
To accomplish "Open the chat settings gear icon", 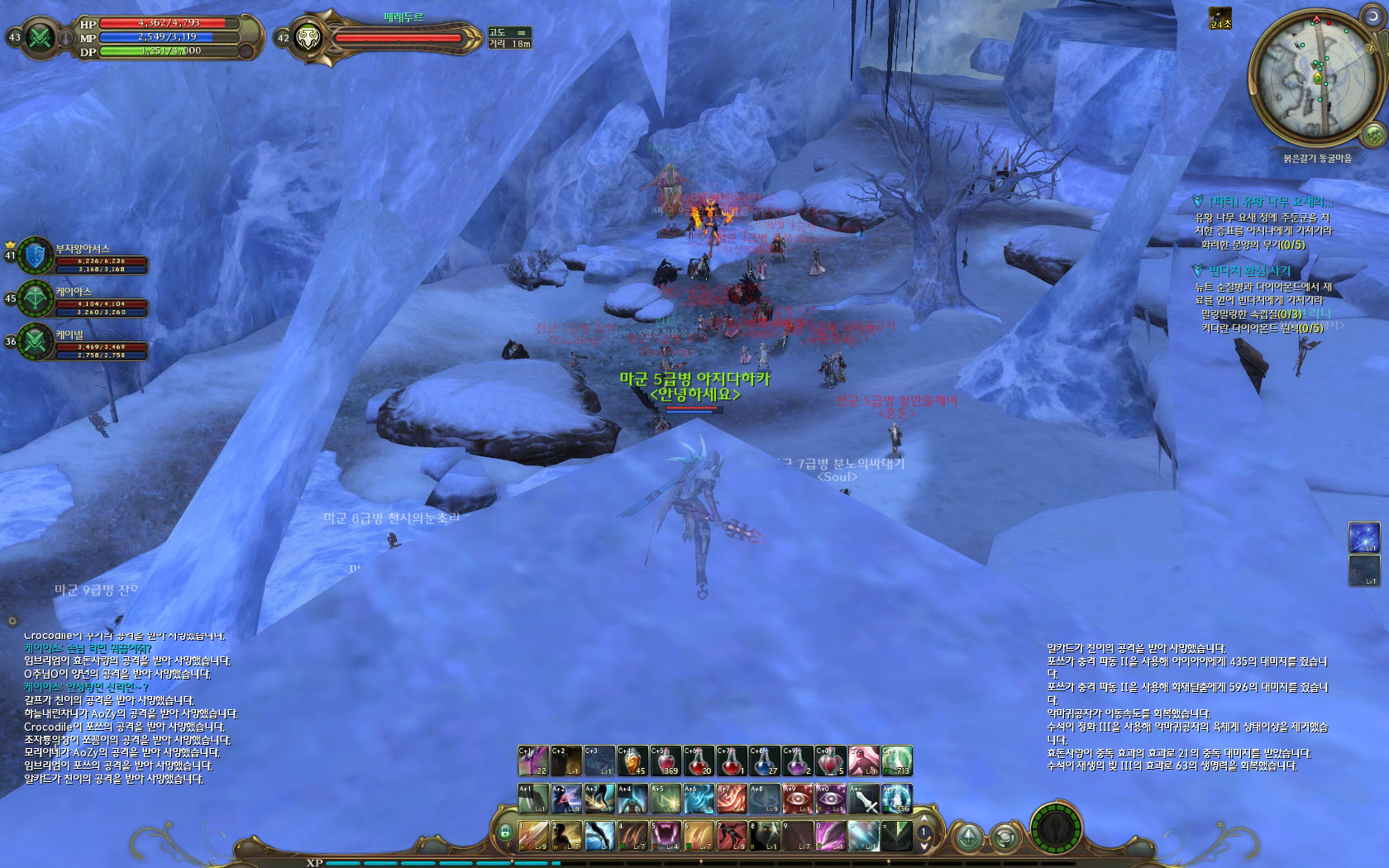I will pyautogui.click(x=12, y=620).
